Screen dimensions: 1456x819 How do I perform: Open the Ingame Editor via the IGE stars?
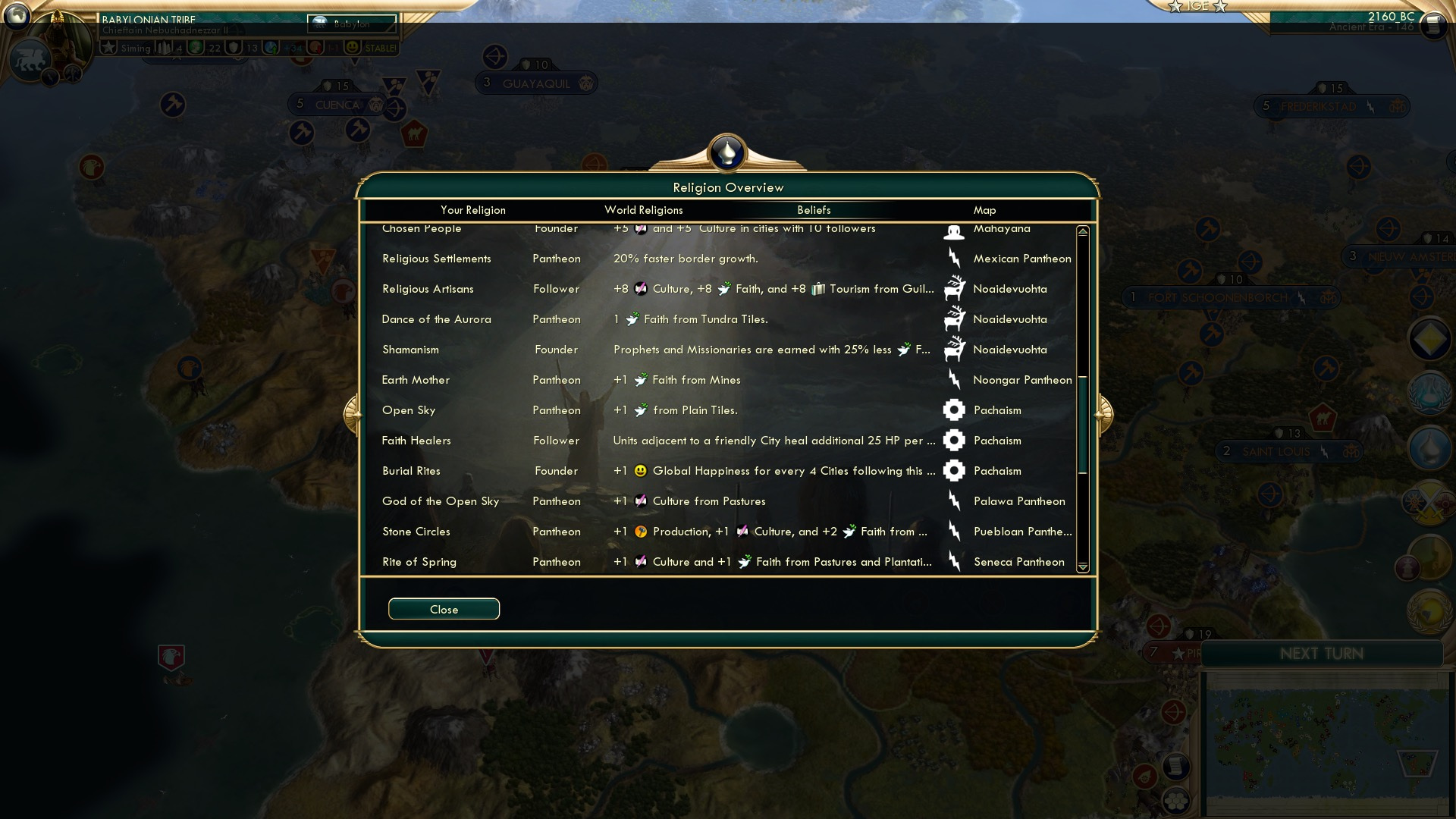click(x=1197, y=6)
